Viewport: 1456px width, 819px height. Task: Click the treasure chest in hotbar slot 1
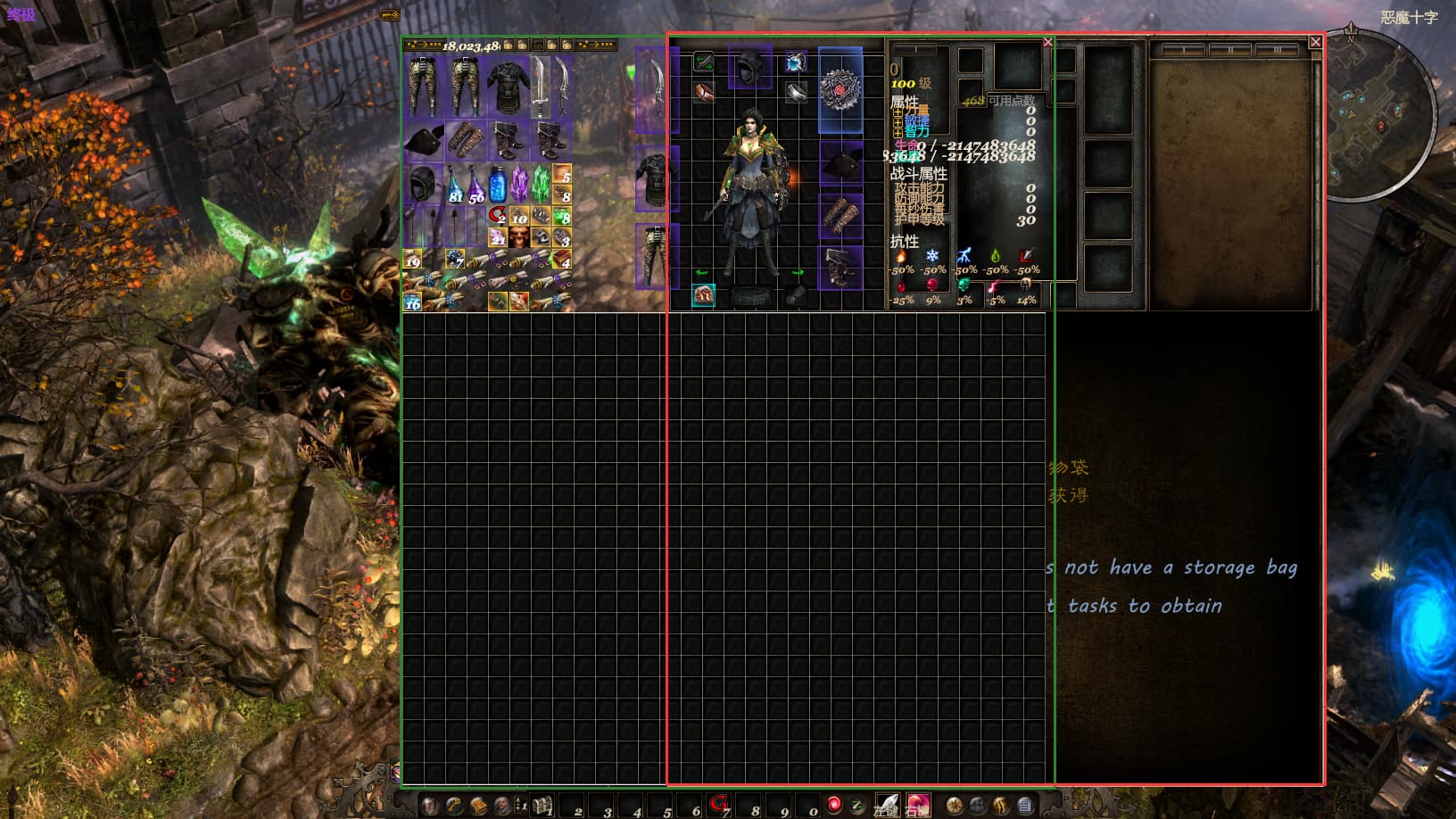coord(541,806)
